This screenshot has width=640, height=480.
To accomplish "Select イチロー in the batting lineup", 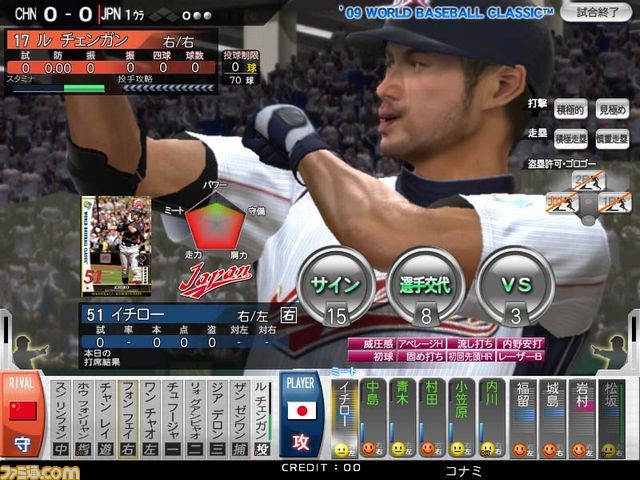I will point(345,418).
